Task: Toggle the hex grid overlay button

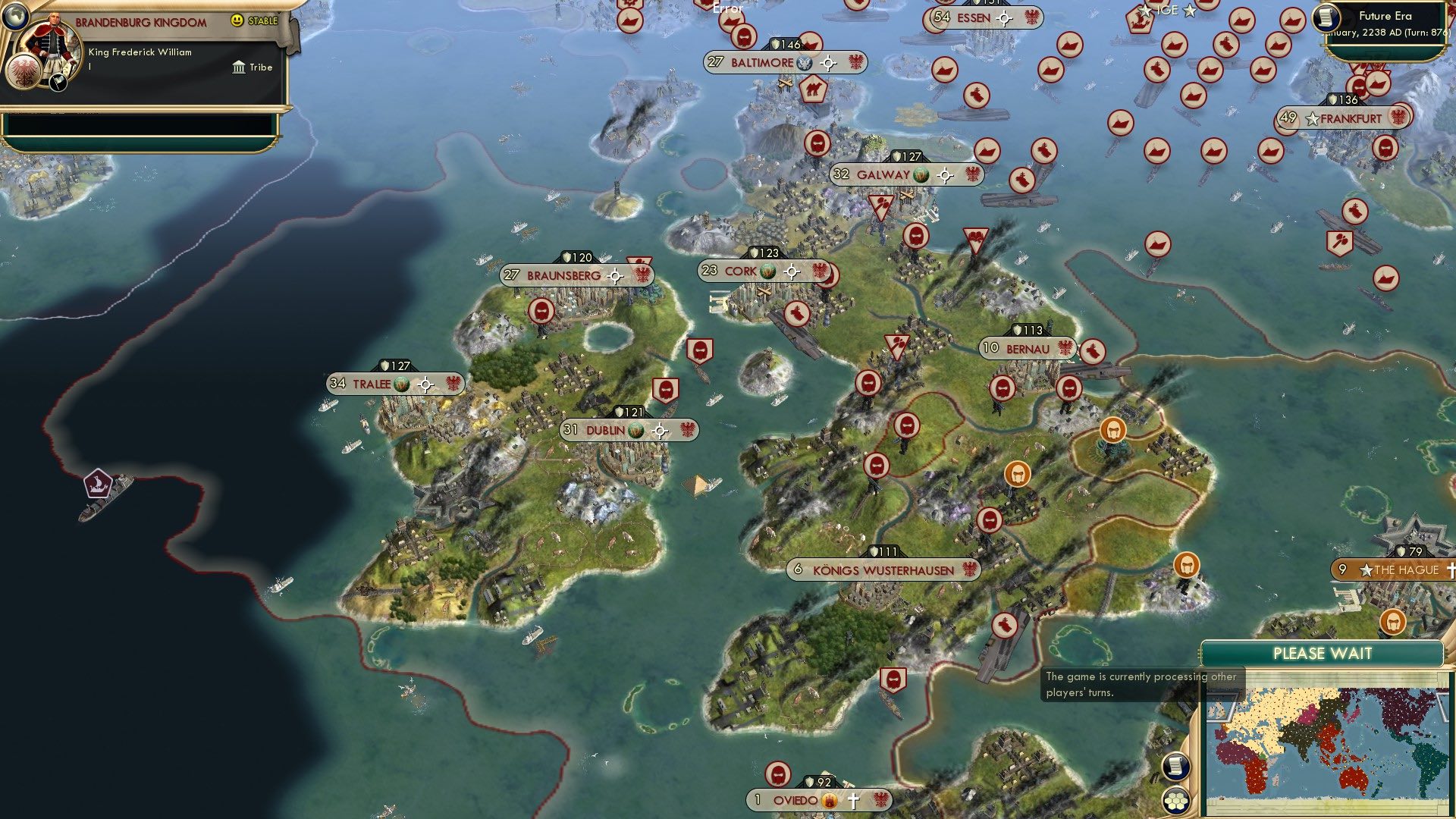Action: (1176, 800)
